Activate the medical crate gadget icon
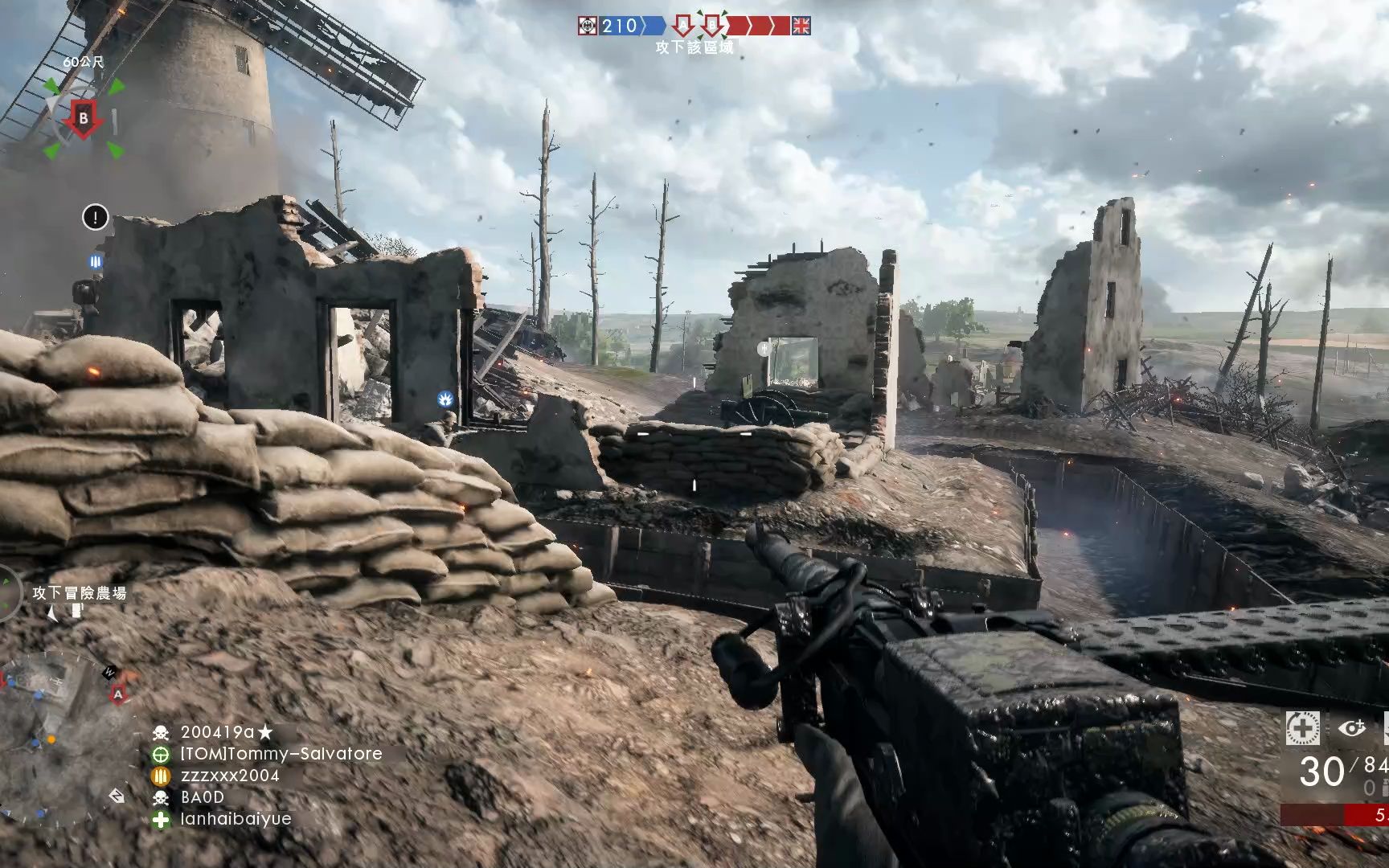This screenshot has width=1389, height=868. [x=1302, y=728]
